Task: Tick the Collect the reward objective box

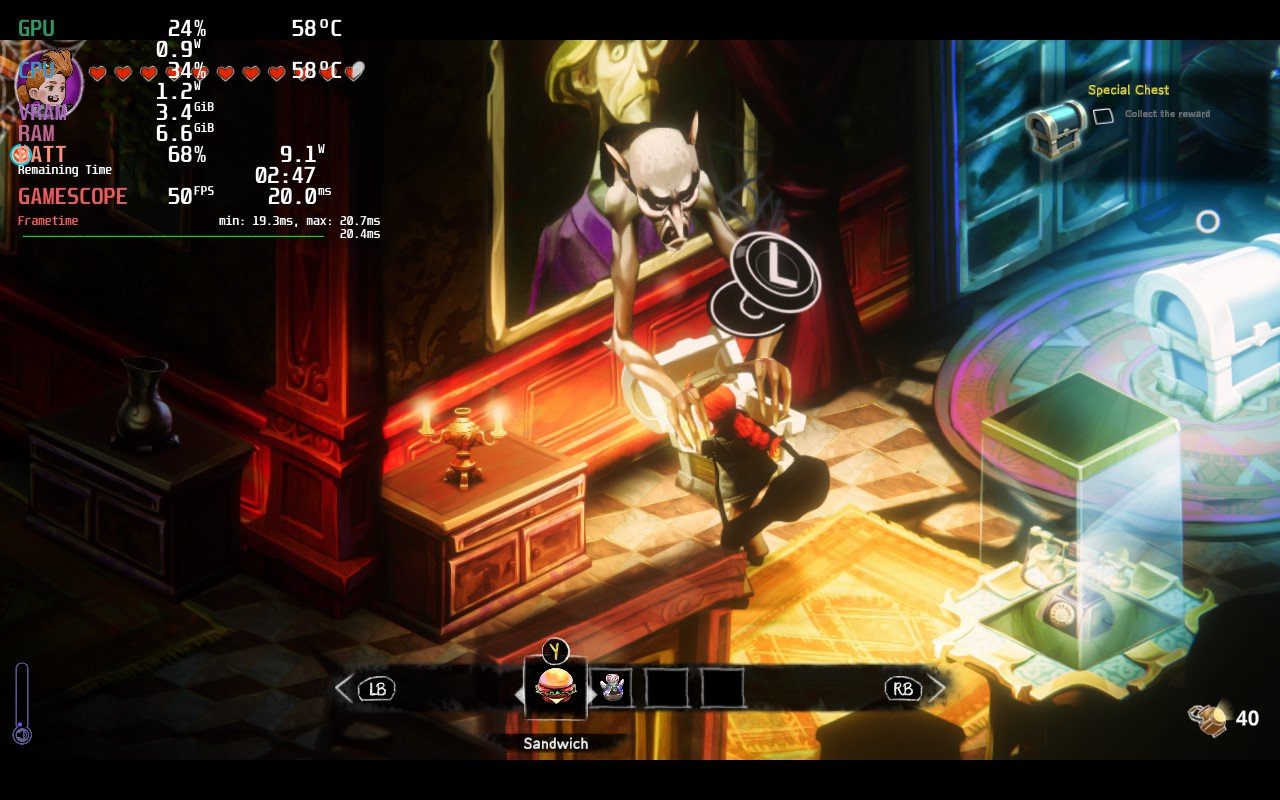Action: pos(1103,116)
